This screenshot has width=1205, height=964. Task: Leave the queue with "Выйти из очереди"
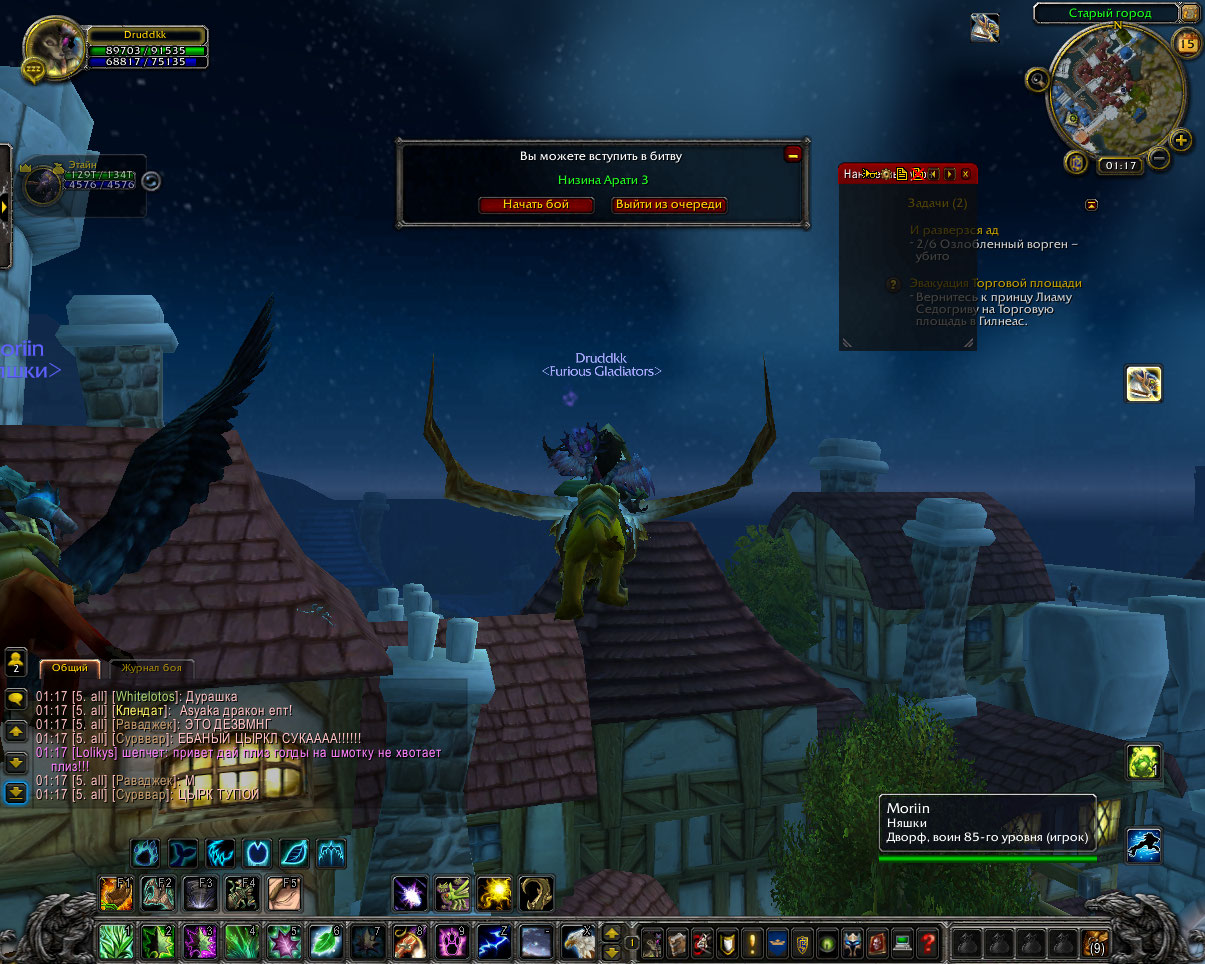(668, 204)
